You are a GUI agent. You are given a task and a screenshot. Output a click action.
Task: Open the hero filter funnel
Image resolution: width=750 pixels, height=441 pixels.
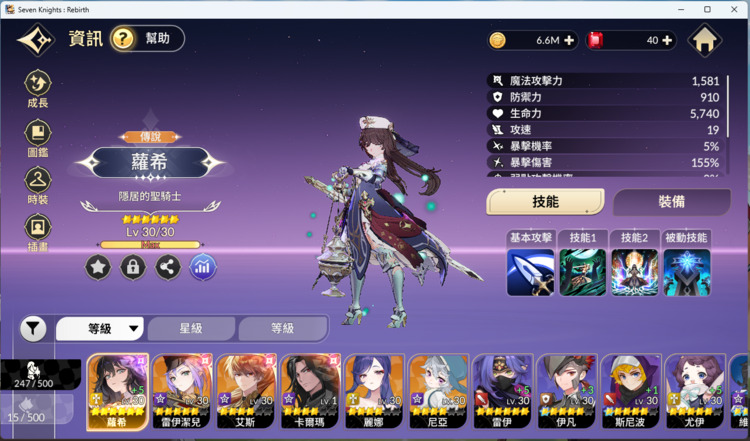33,328
